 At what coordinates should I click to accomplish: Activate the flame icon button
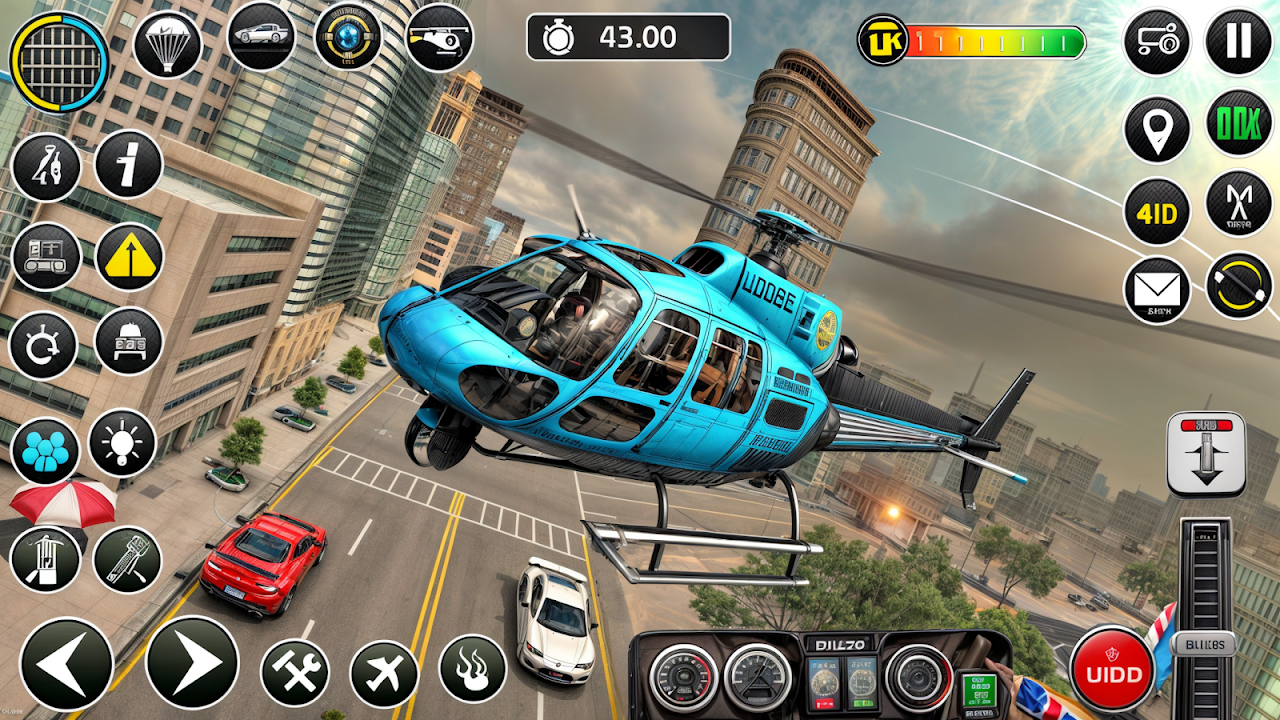pyautogui.click(x=472, y=668)
